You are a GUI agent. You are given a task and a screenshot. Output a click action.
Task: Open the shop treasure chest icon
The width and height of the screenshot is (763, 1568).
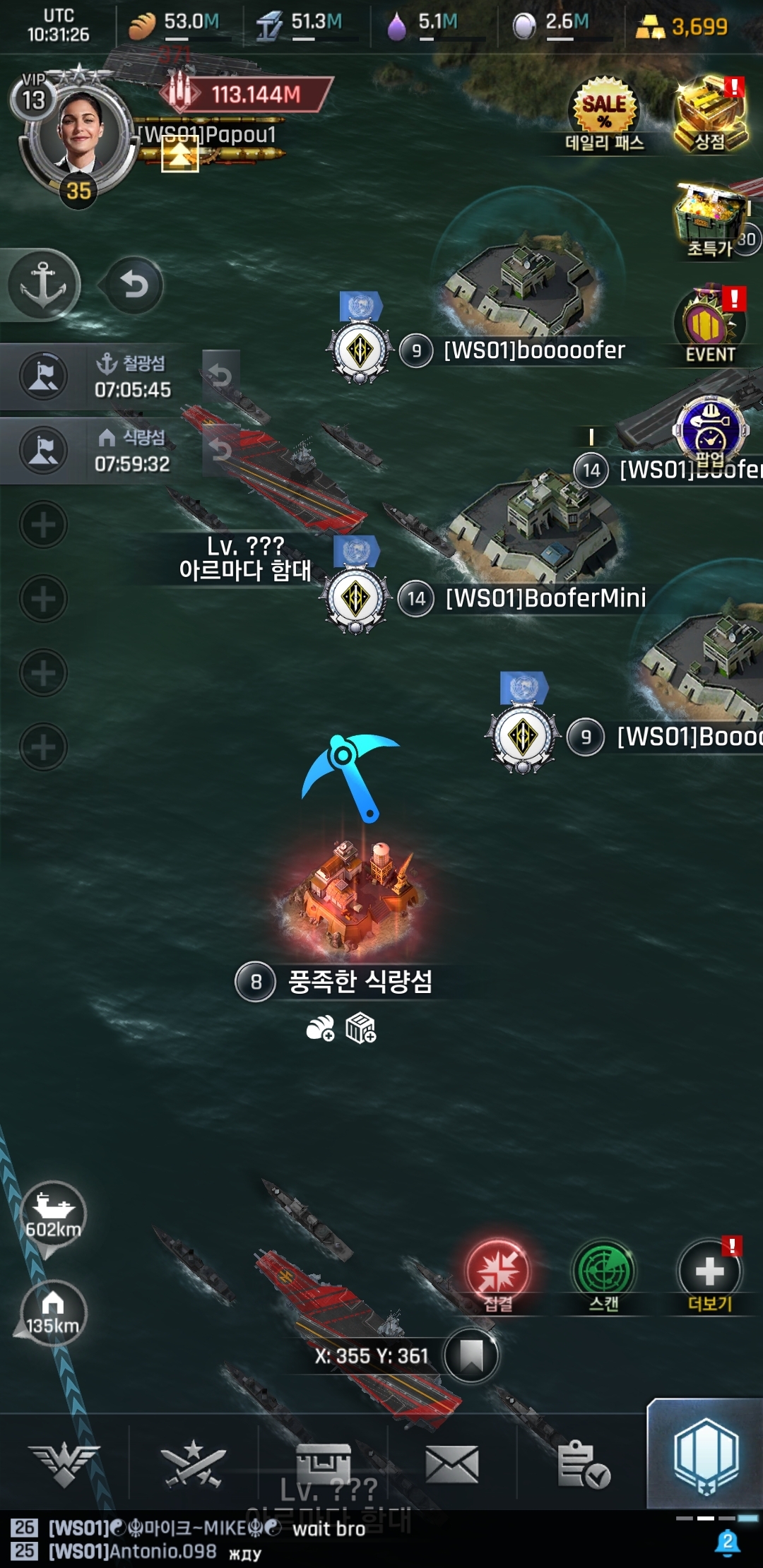tap(710, 114)
